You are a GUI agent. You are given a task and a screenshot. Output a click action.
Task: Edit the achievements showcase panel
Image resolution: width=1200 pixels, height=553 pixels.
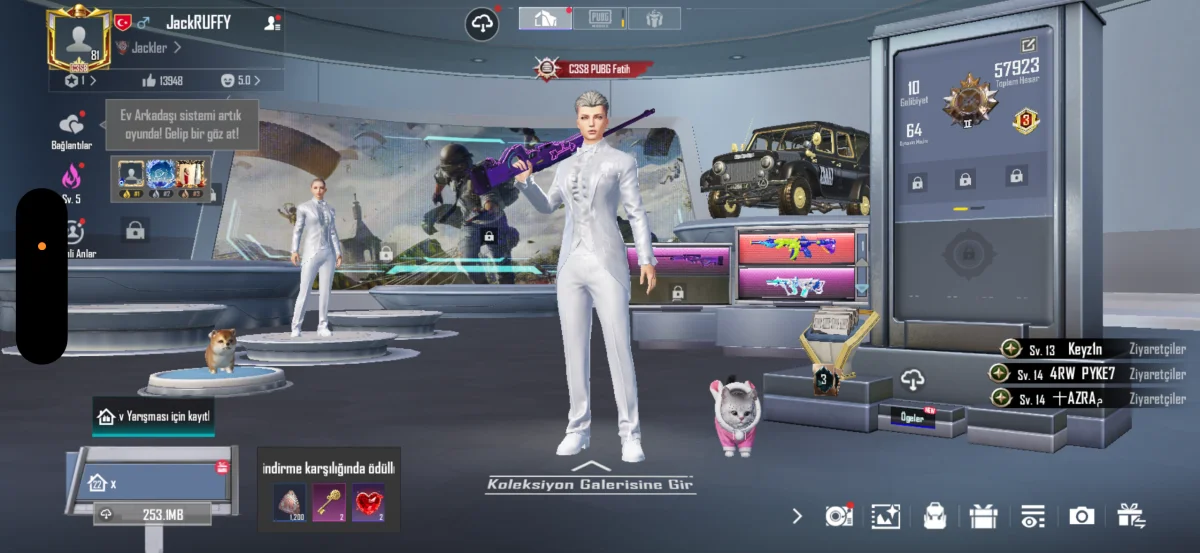(1028, 45)
